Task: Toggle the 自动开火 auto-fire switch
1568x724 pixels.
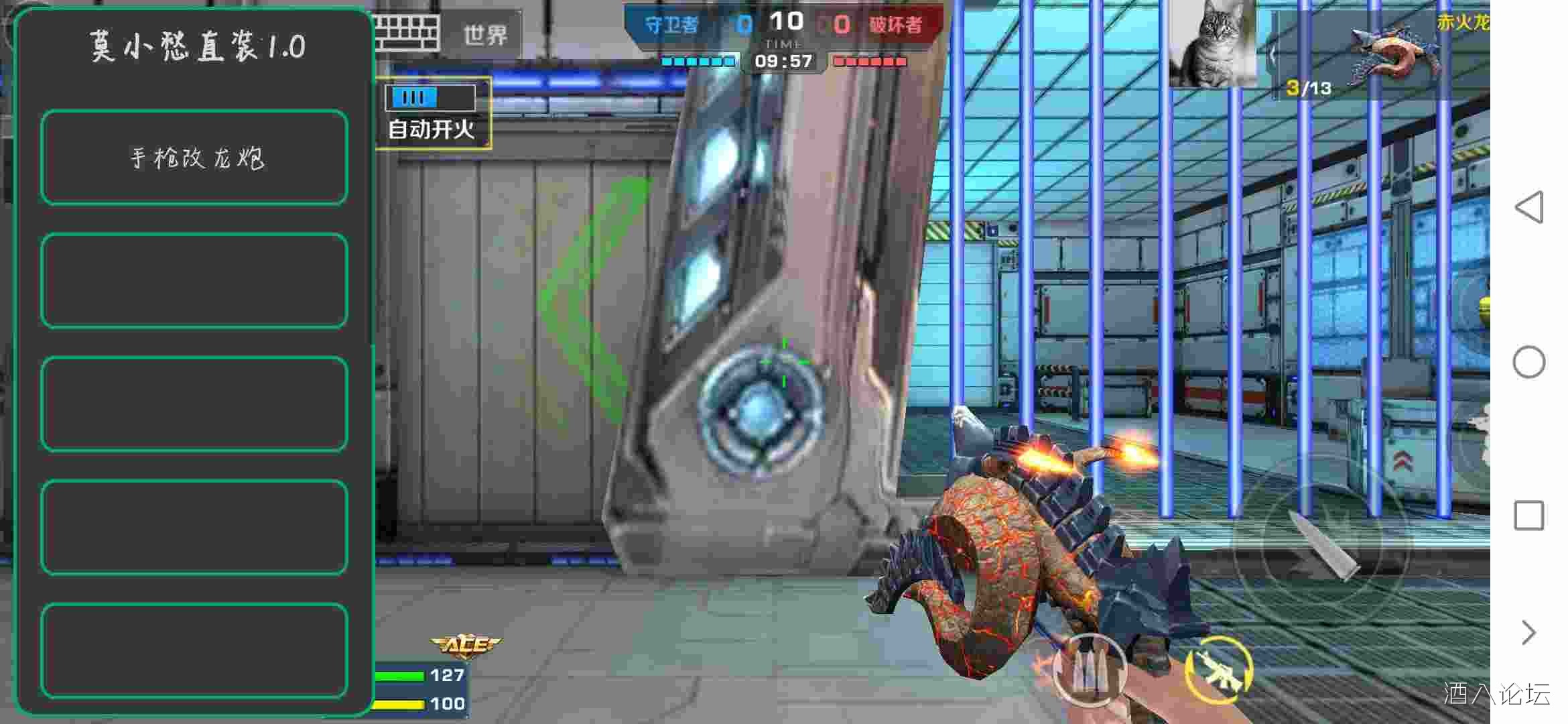Action: (x=431, y=99)
